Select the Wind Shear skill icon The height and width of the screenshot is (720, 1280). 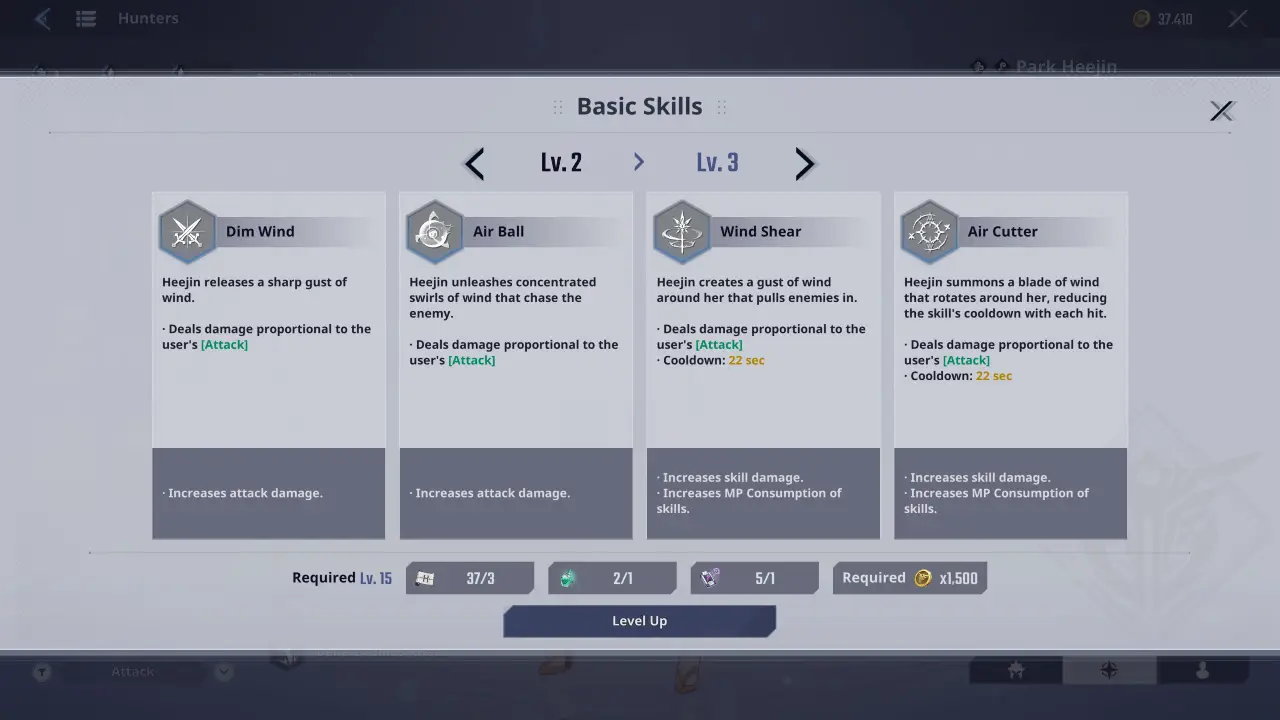[681, 230]
